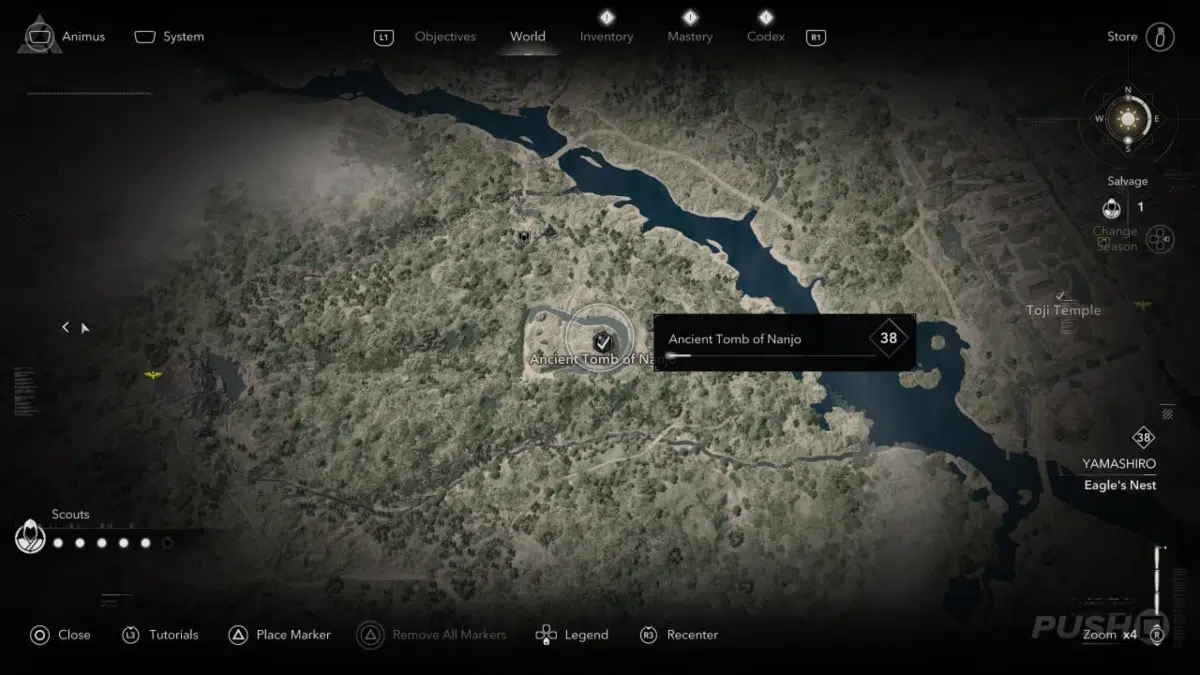Switch to the Inventory tab
The width and height of the screenshot is (1200, 675).
pos(606,37)
